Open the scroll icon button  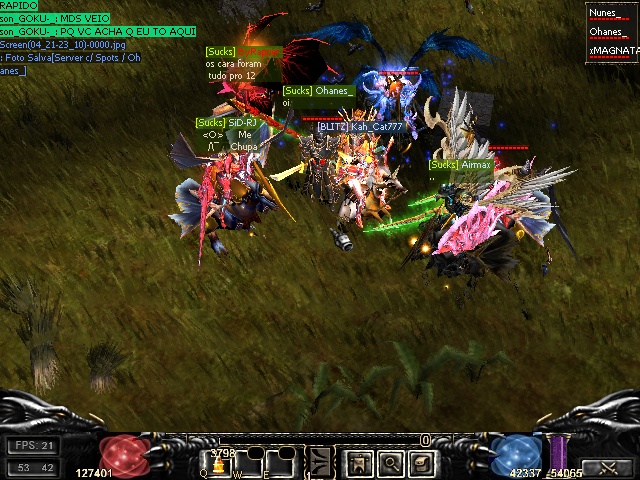click(x=422, y=463)
